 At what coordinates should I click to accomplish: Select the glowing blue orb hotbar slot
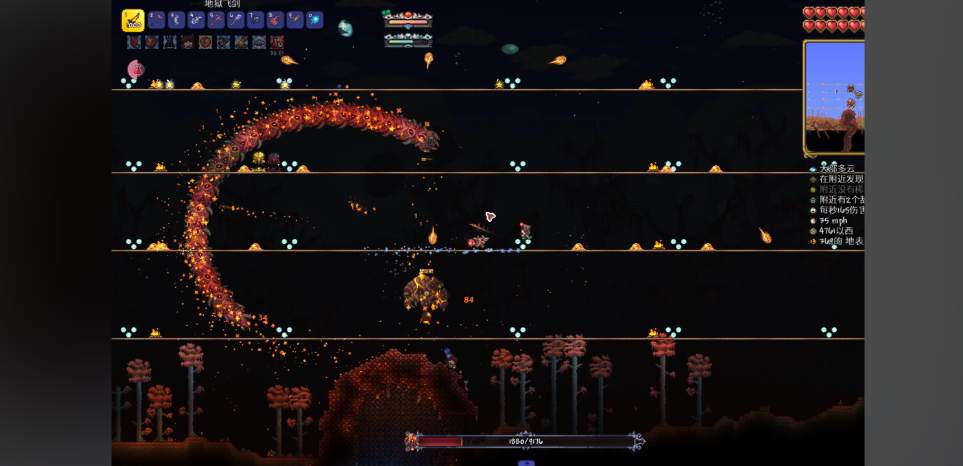(314, 20)
